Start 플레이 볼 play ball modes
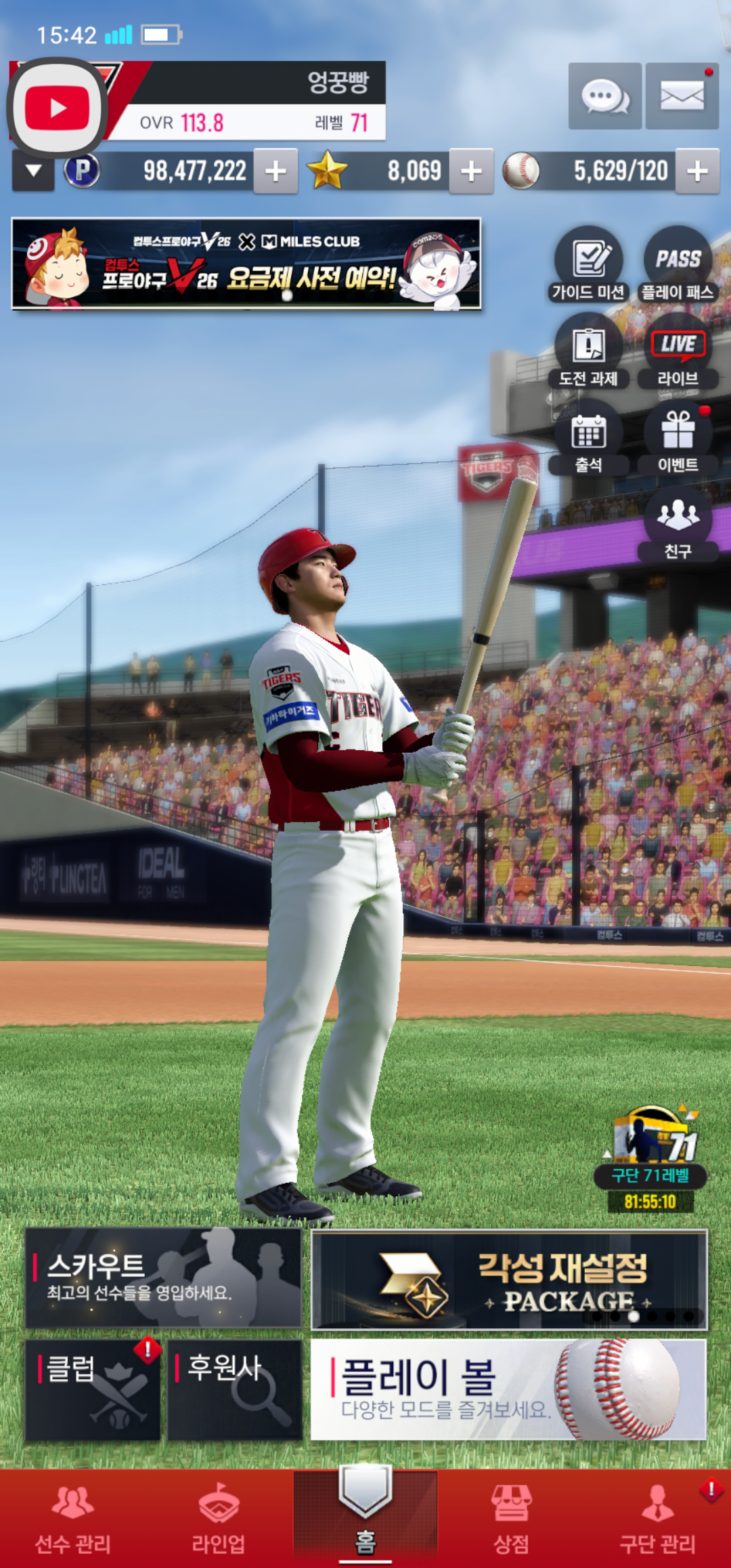 (508, 1389)
